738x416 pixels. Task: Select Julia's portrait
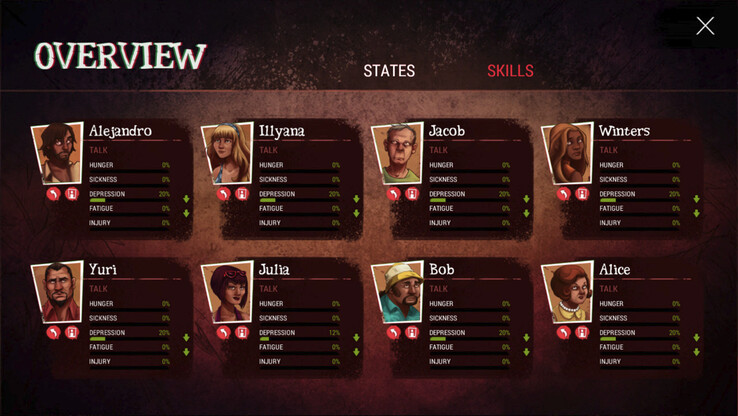coord(226,292)
